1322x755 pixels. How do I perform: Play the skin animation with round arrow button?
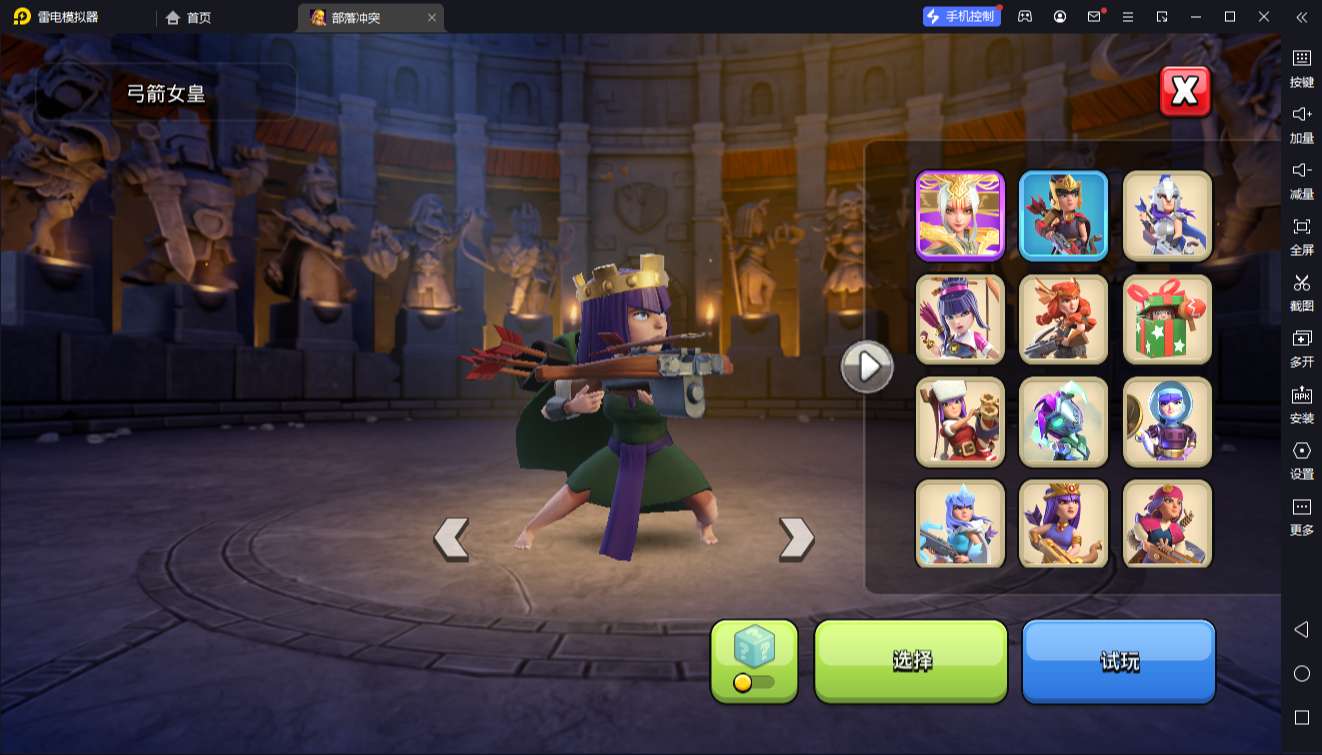point(866,367)
